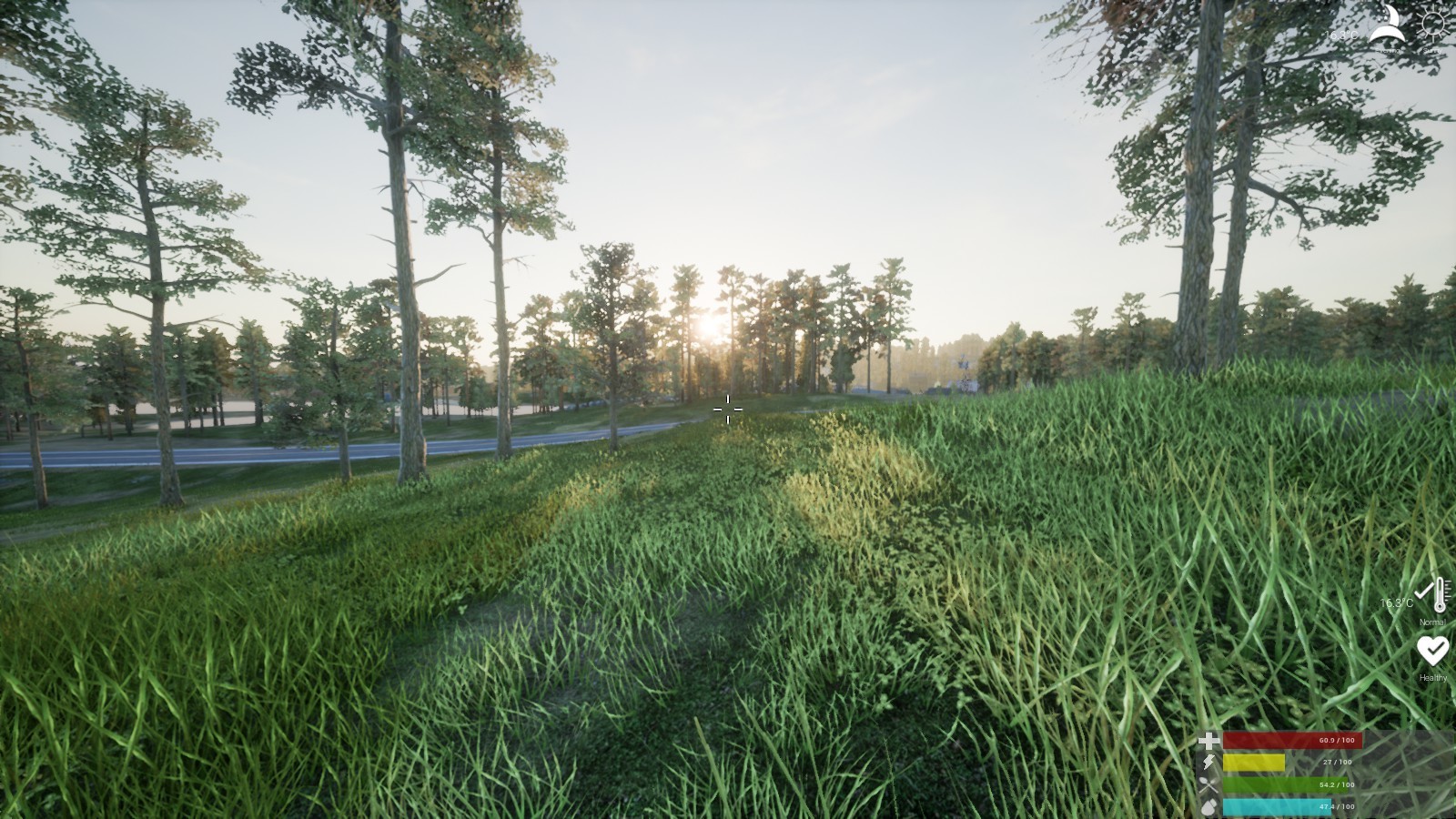Click the 60.9 / 100 health value text

click(1337, 740)
